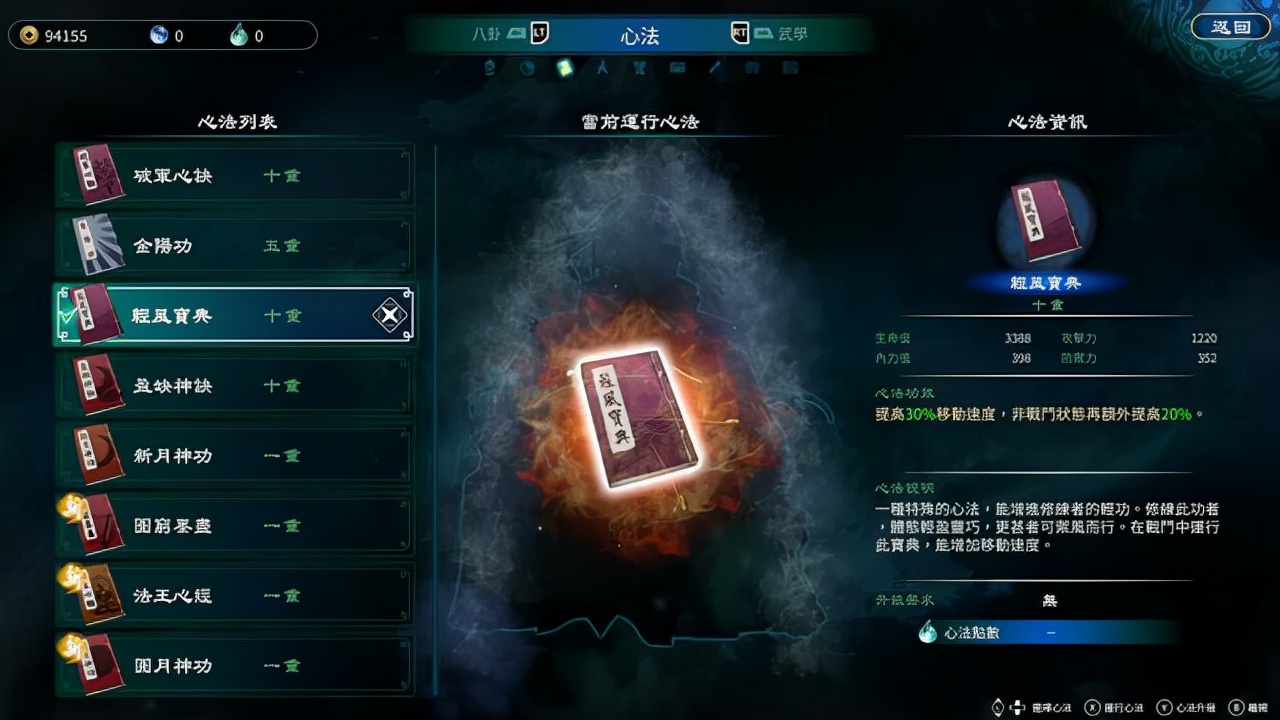Select 法王心經 from the 心法列表
This screenshot has width=1280, height=720.
235,594
